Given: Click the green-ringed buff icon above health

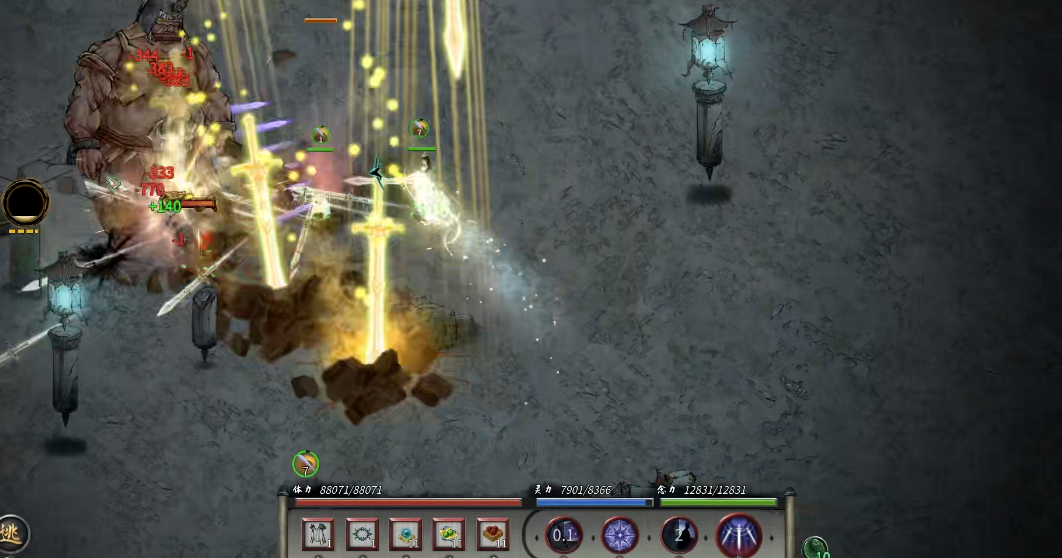Looking at the screenshot, I should point(306,464).
